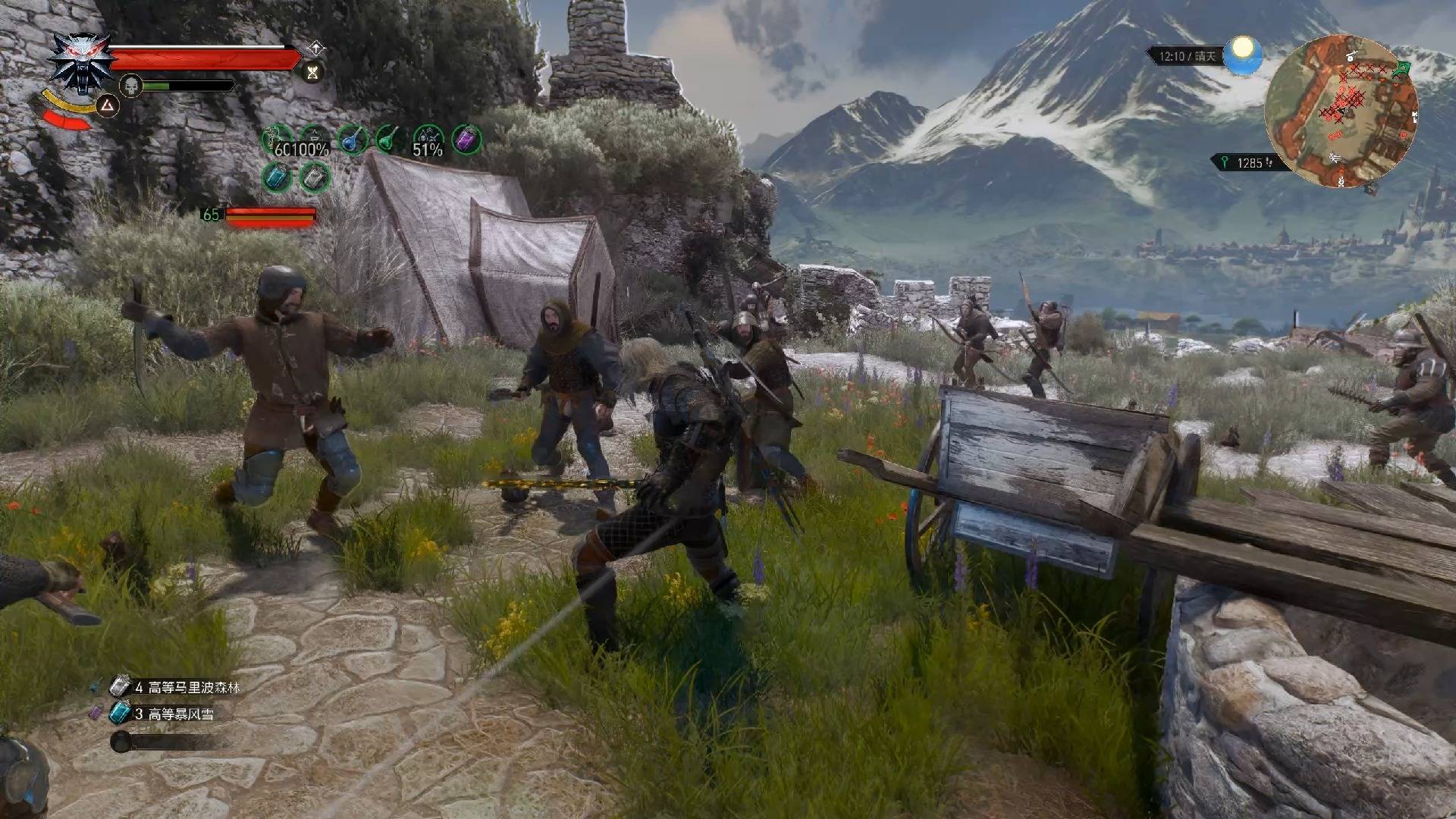
Task: Click the white potion buff icon
Action: coord(314,178)
